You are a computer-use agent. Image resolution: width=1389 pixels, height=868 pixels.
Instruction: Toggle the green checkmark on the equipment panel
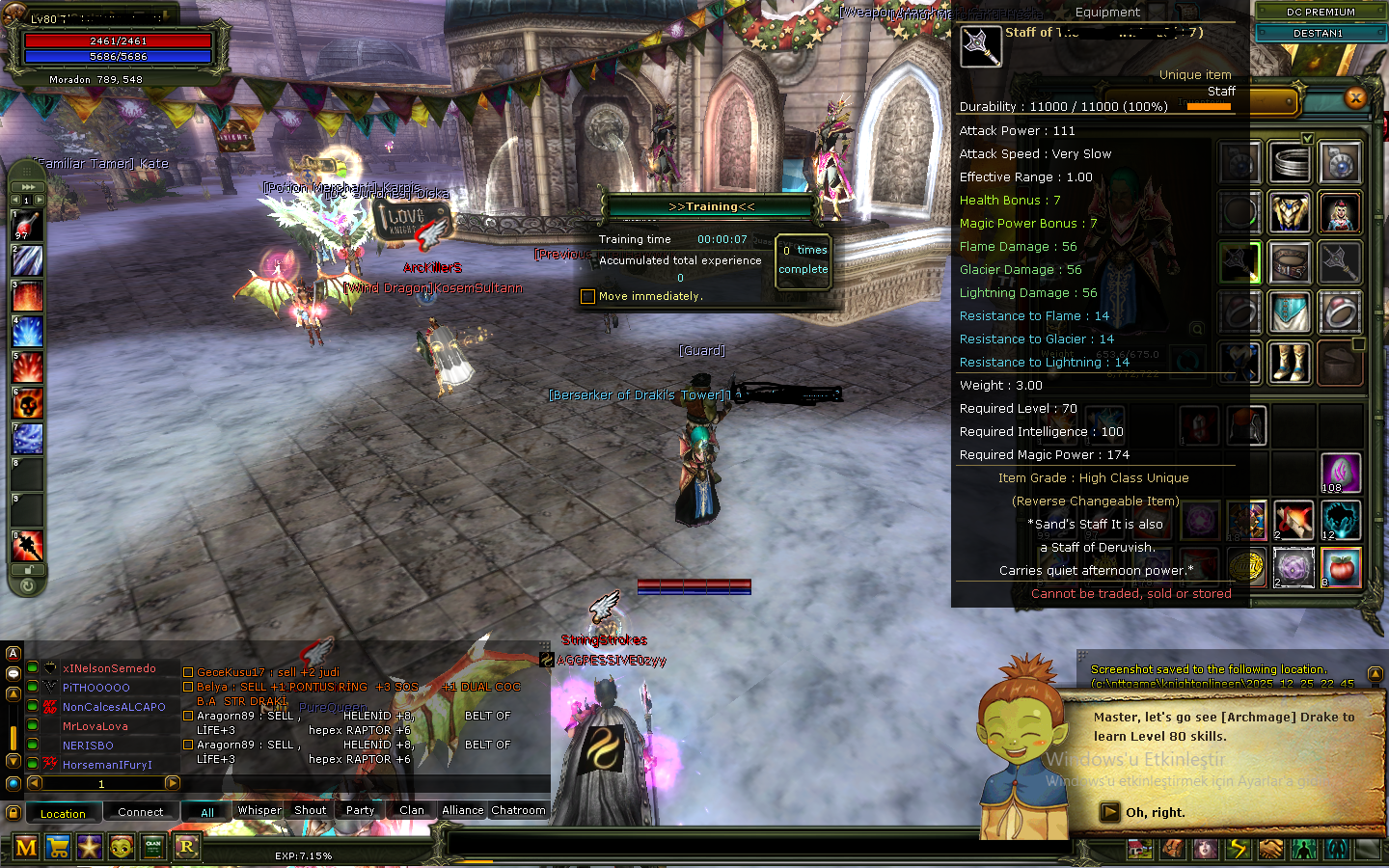tap(1307, 139)
